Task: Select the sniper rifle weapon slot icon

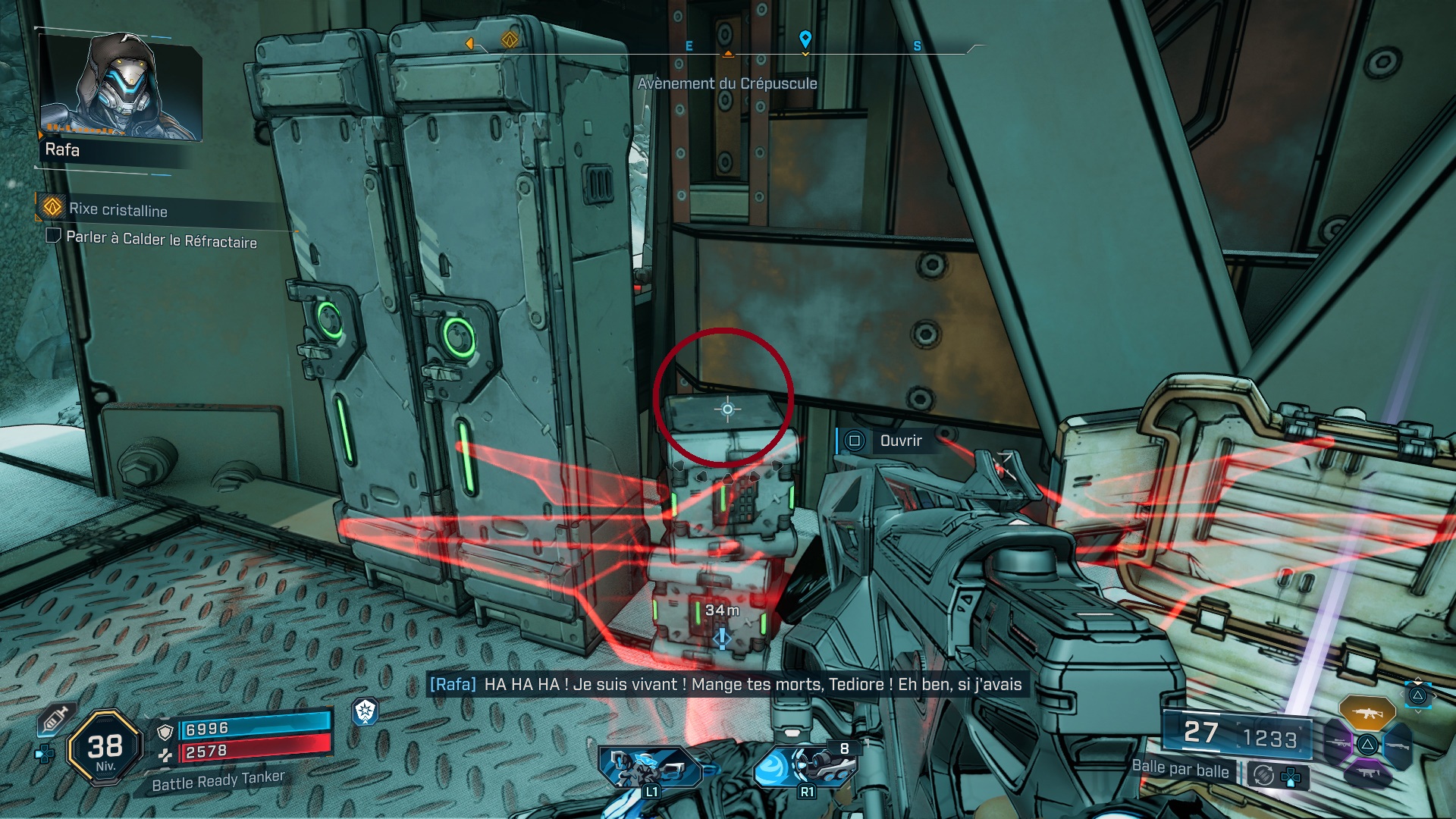Action: pos(1339,742)
